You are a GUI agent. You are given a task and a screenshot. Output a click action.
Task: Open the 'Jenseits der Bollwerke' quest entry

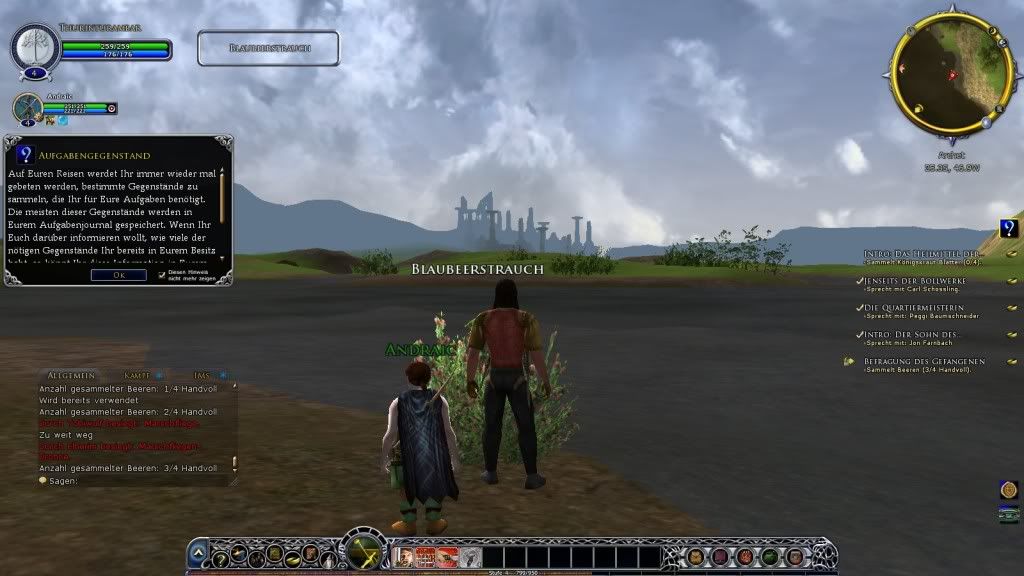tap(910, 281)
